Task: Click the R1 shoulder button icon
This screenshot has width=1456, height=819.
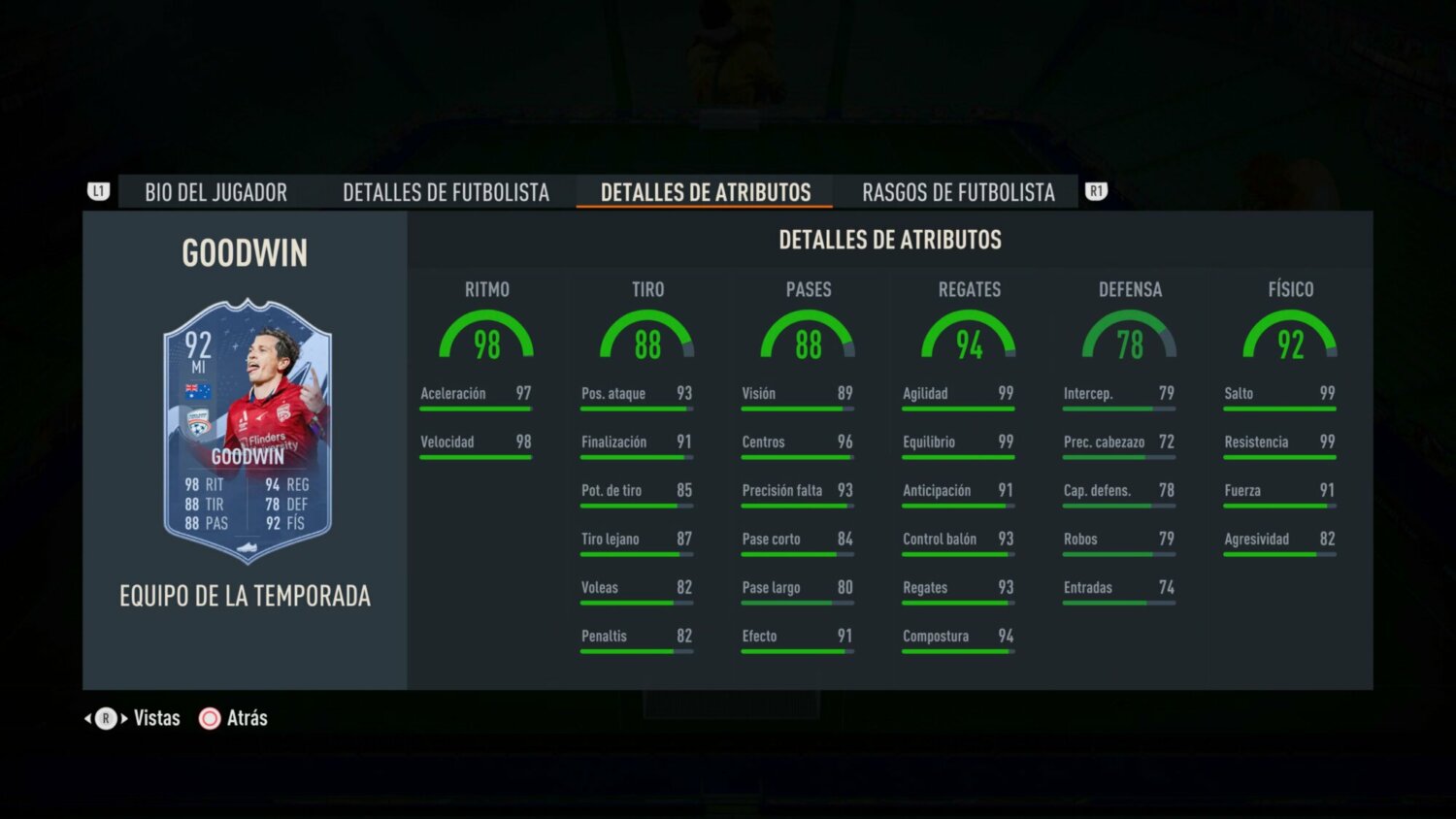Action: (x=1097, y=191)
